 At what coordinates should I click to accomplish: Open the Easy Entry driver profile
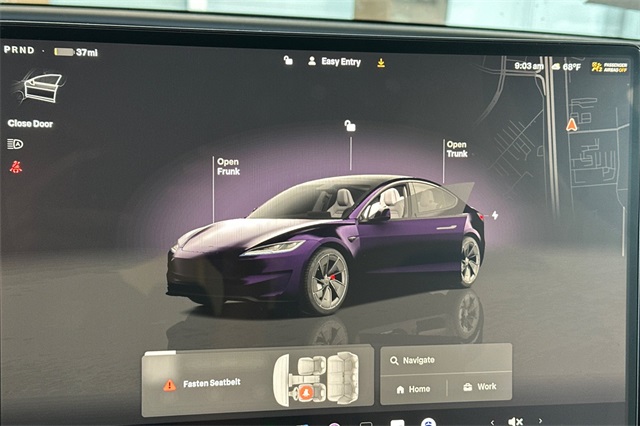[334, 61]
